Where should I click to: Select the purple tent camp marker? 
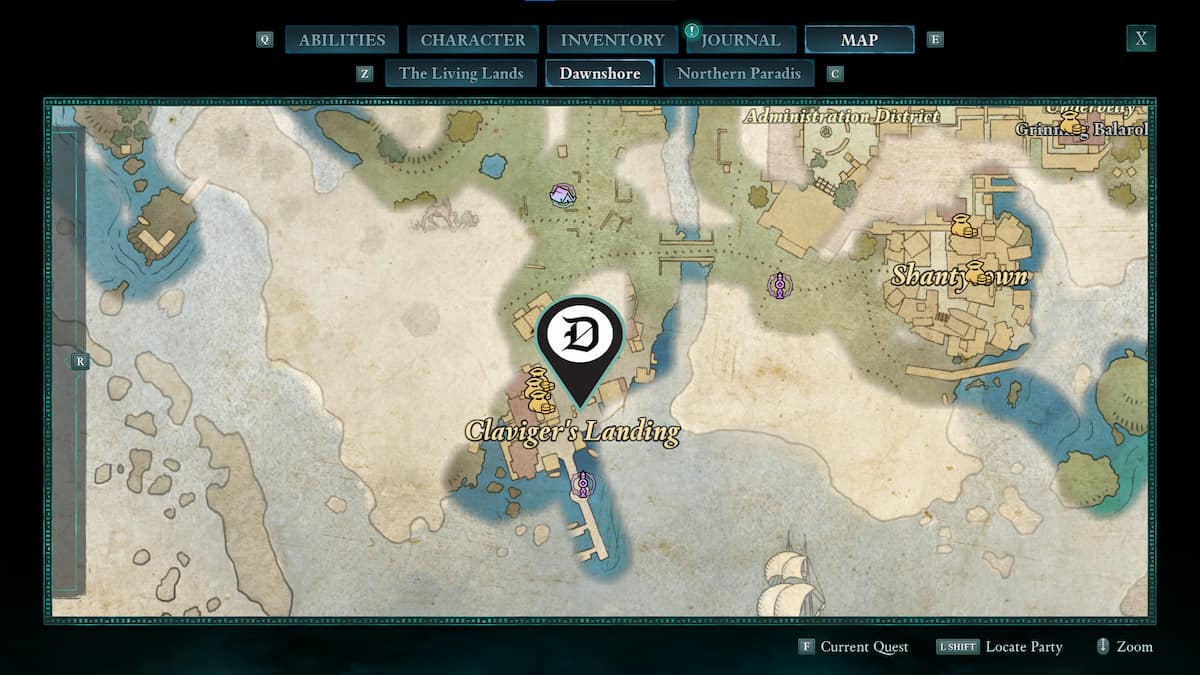point(563,195)
